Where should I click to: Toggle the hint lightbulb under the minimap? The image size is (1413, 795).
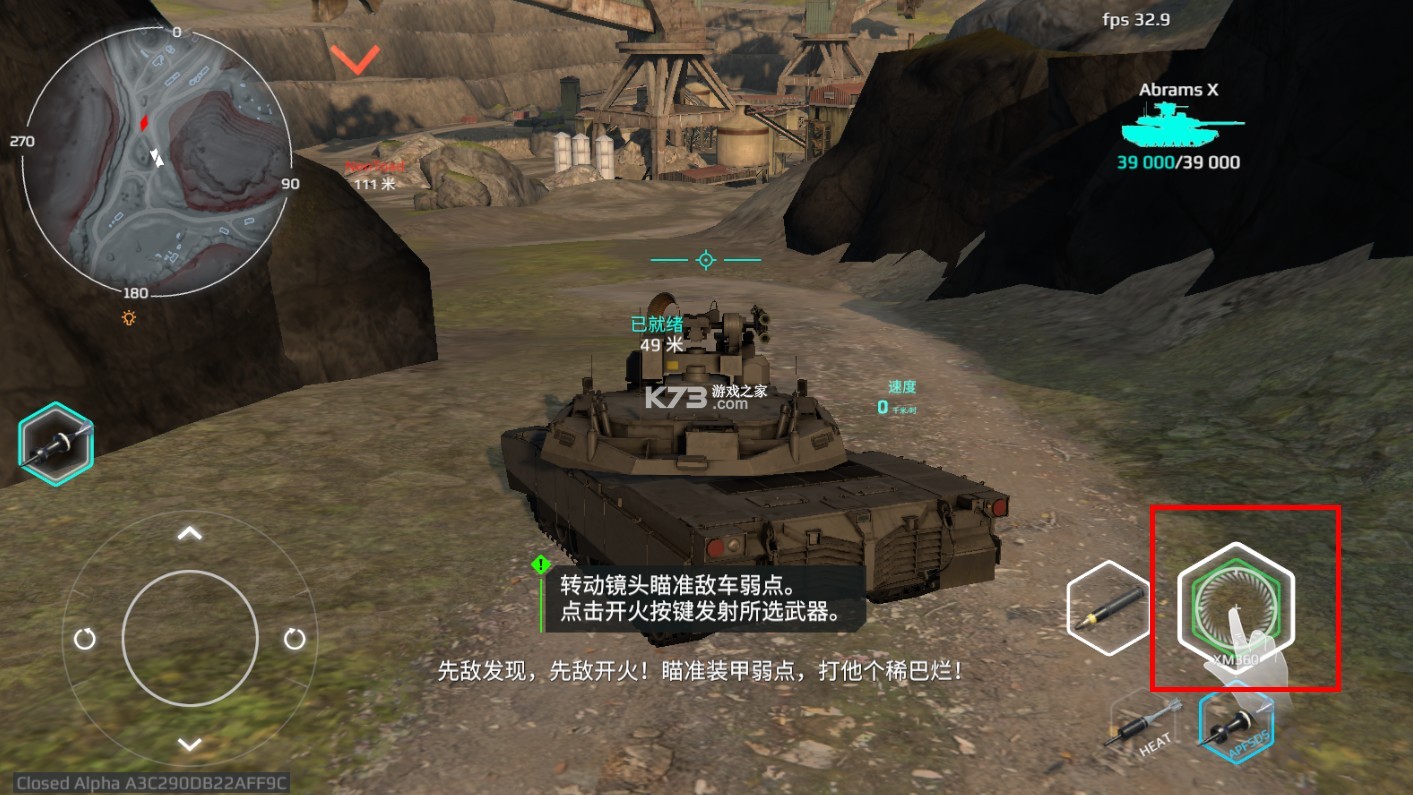click(127, 320)
